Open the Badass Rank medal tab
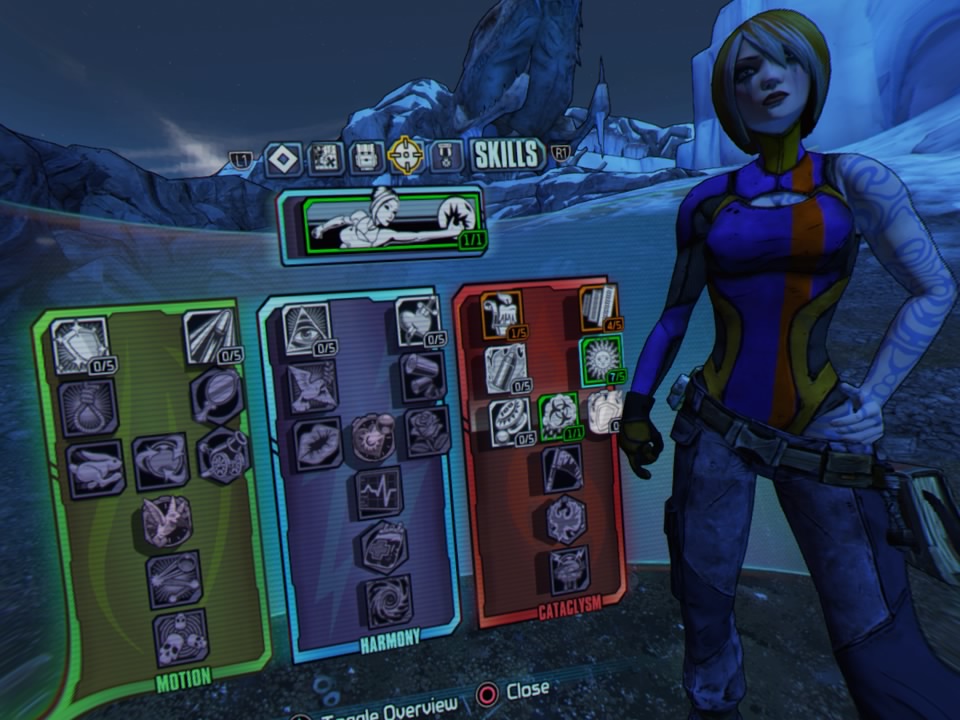 tap(447, 156)
